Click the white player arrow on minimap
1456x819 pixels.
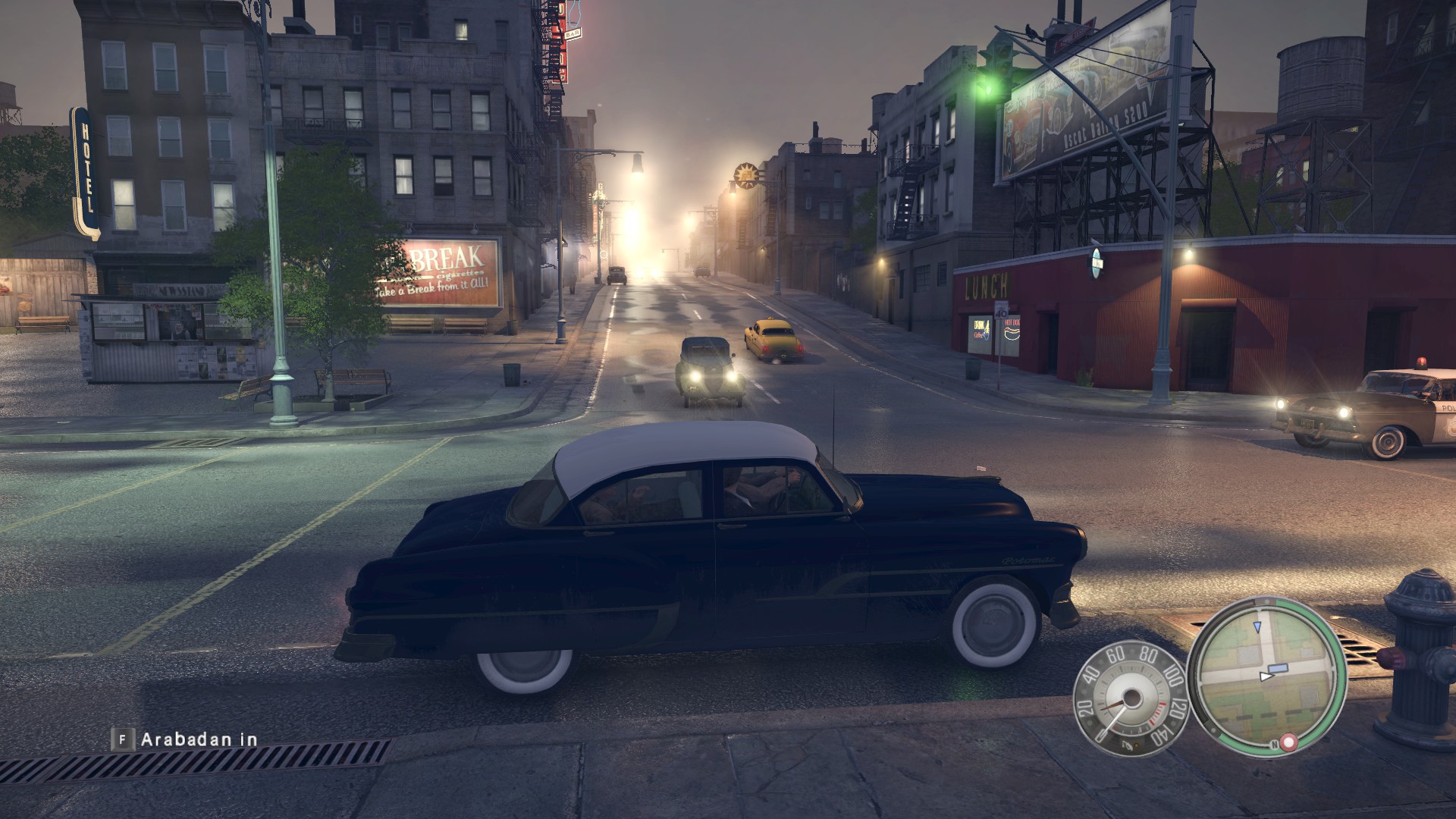(1265, 676)
